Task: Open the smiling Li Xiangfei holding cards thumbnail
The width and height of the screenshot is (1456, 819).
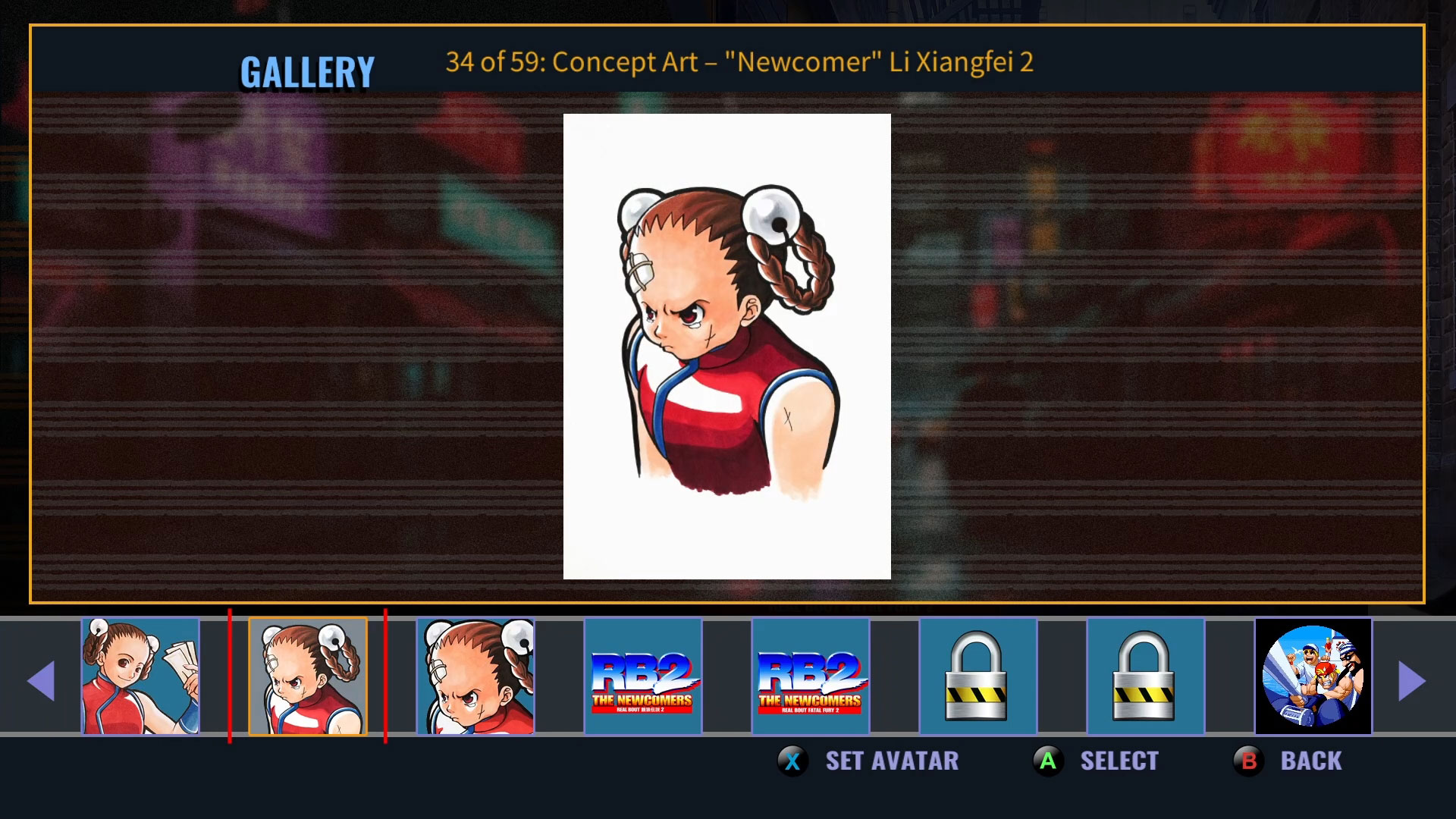Action: [x=140, y=676]
